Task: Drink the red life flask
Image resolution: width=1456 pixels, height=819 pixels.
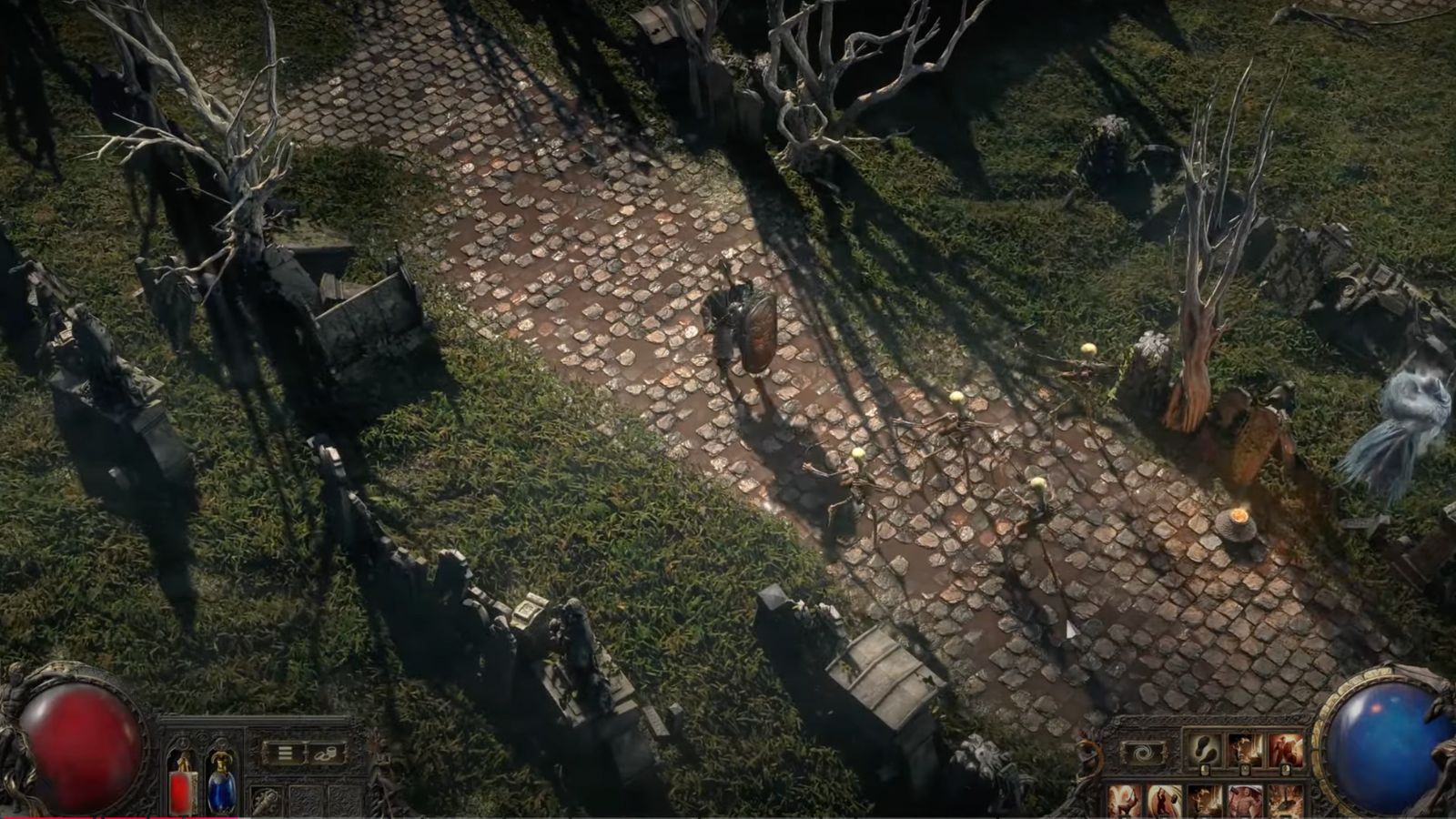Action: (x=181, y=787)
